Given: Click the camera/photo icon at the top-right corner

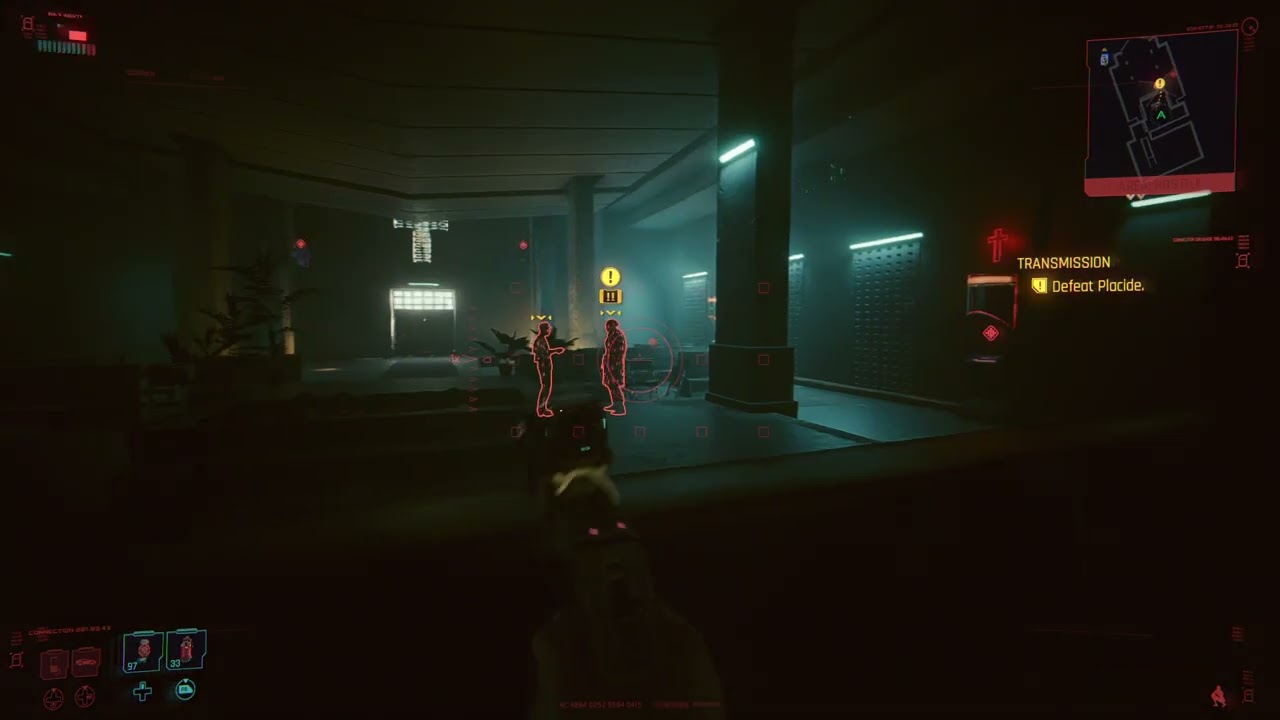Looking at the screenshot, I should point(1249,27).
